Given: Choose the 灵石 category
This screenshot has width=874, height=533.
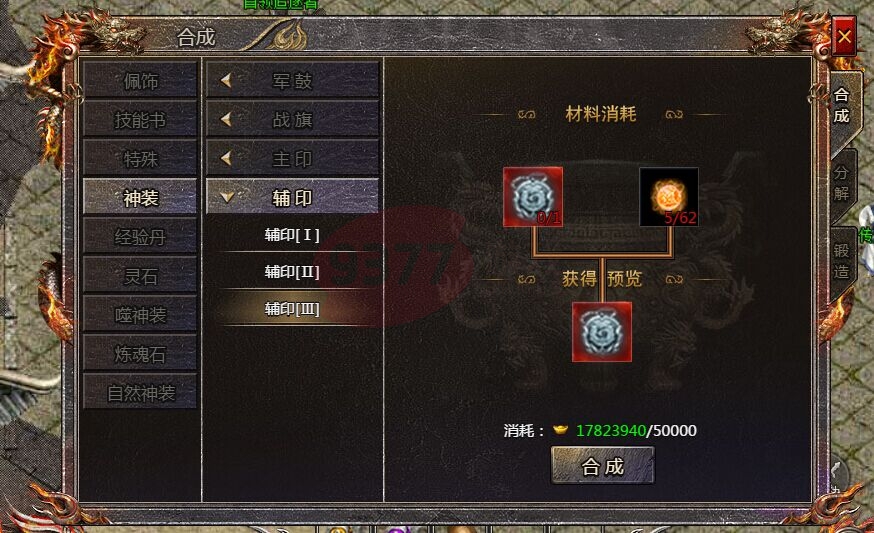Looking at the screenshot, I should pyautogui.click(x=140, y=276).
